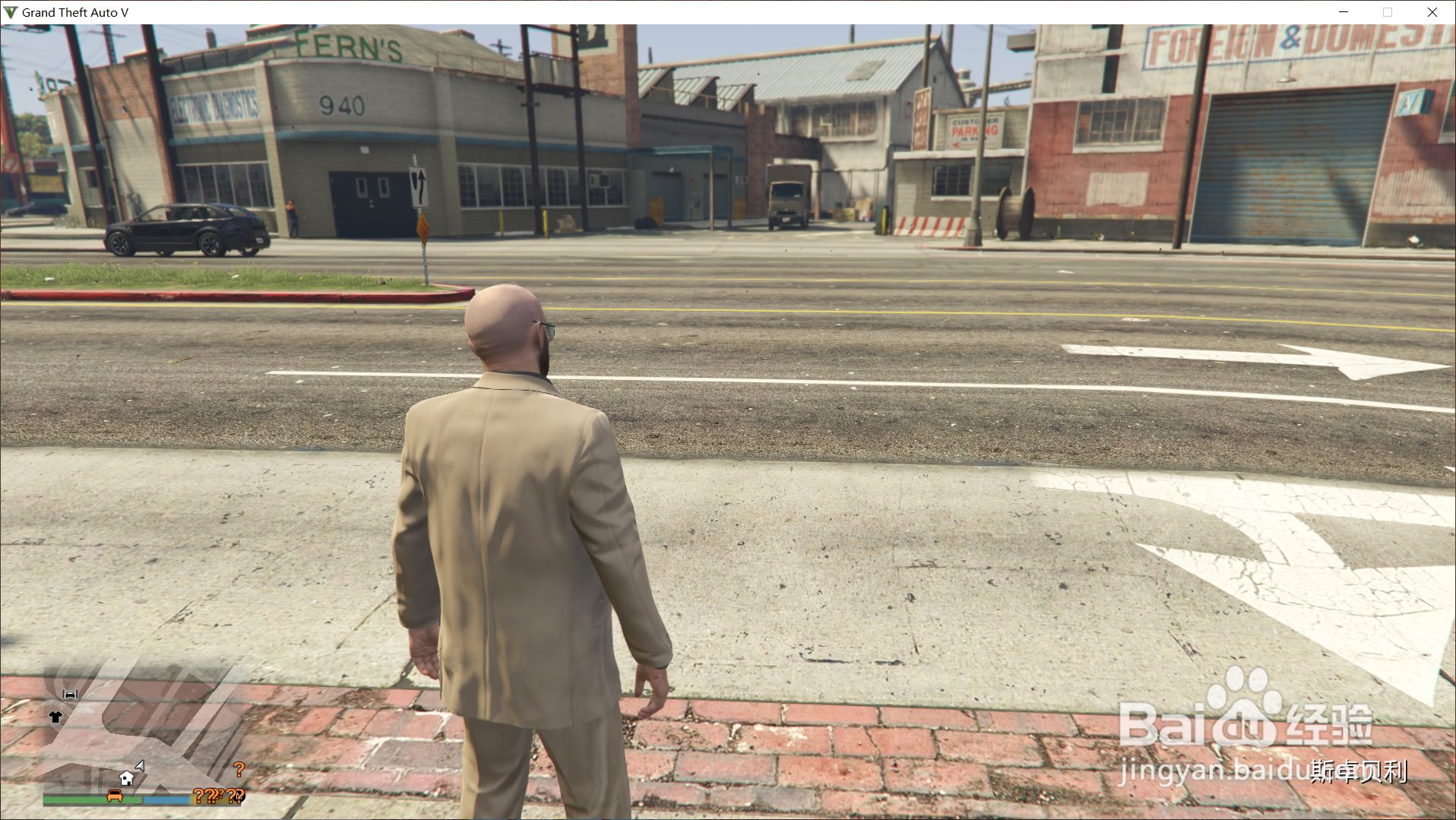This screenshot has width=1456, height=820.
Task: Click the garage marker icon on minimap
Action: tap(70, 694)
